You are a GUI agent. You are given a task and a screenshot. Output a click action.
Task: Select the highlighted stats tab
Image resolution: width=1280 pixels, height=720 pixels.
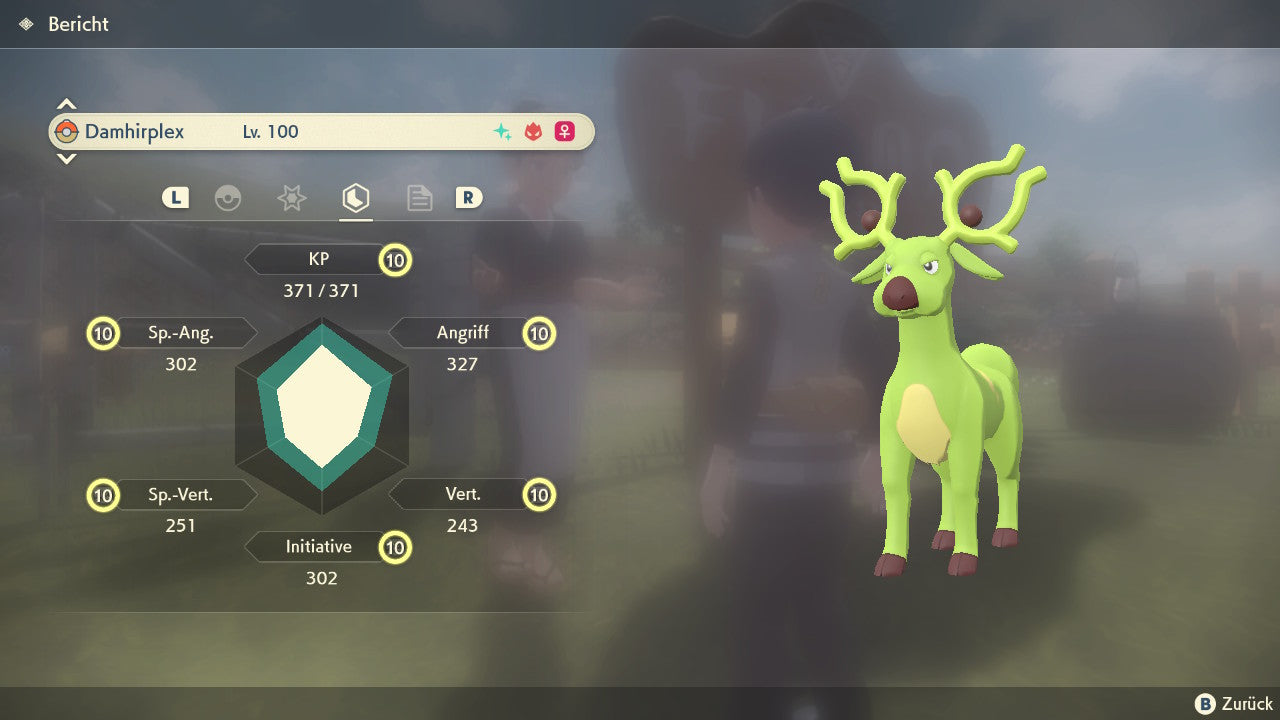click(x=355, y=198)
